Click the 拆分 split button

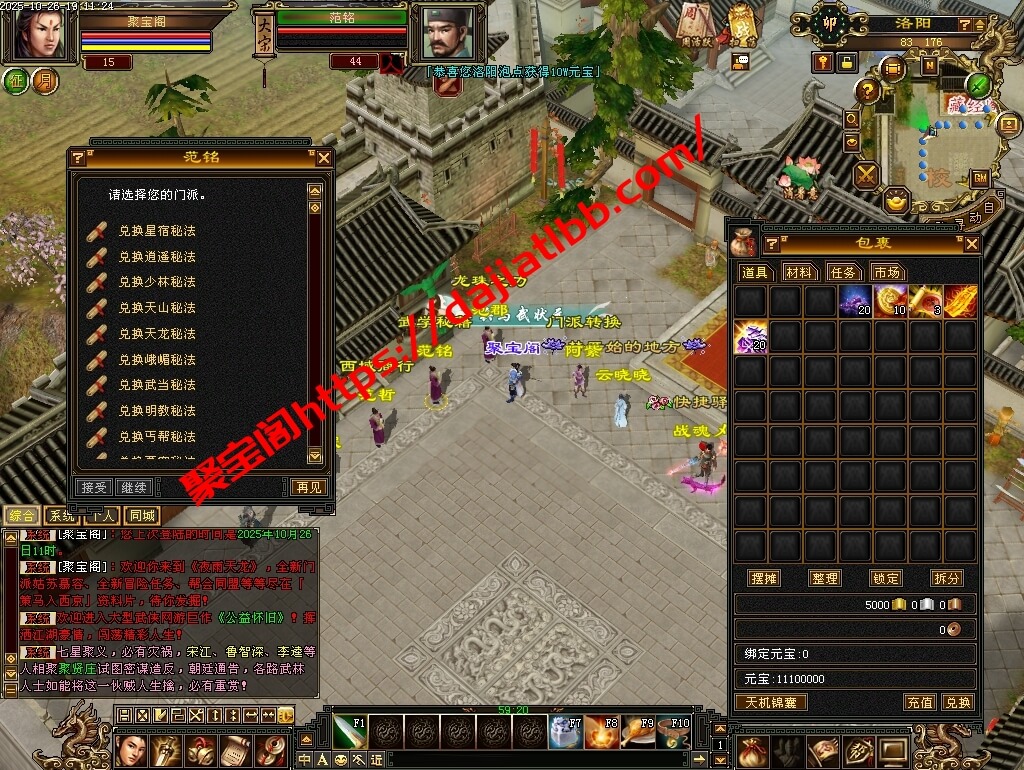[946, 579]
